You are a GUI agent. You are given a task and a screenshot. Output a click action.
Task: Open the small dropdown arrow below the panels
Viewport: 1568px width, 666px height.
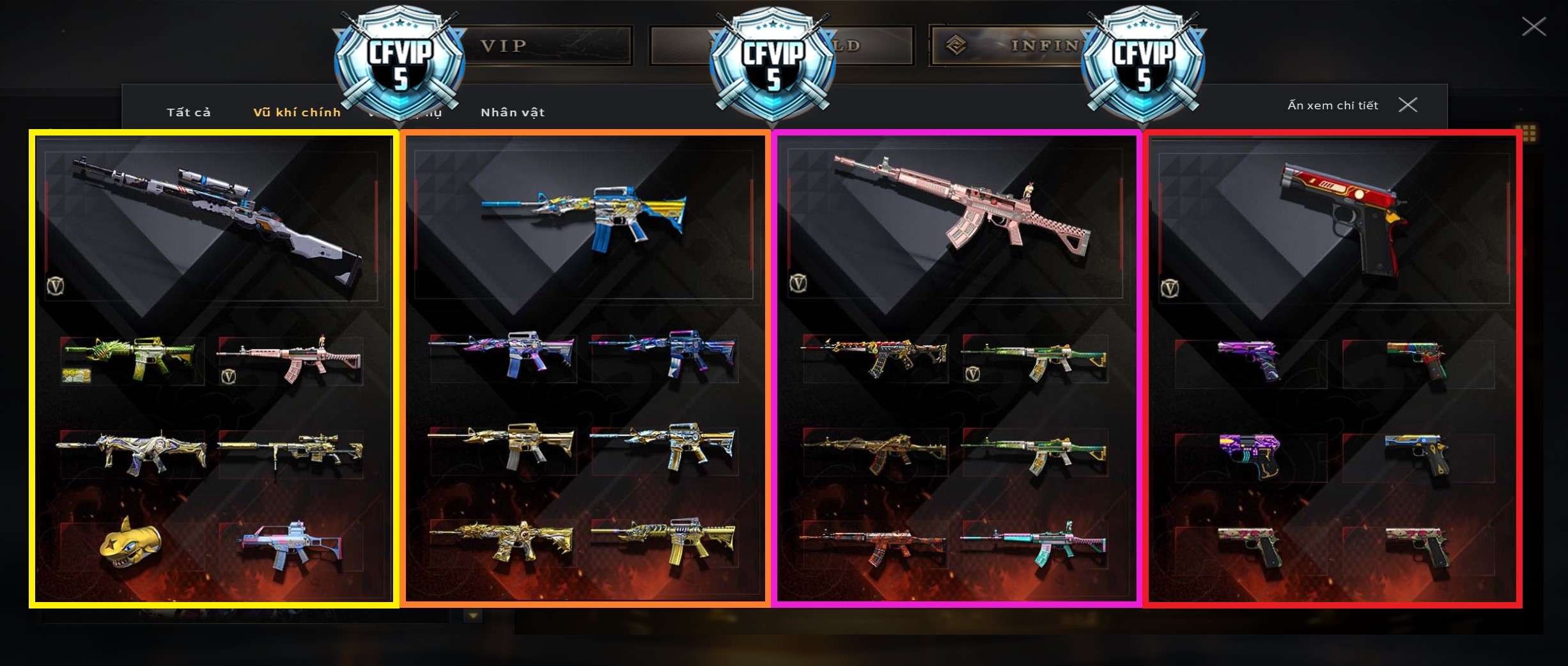(473, 616)
